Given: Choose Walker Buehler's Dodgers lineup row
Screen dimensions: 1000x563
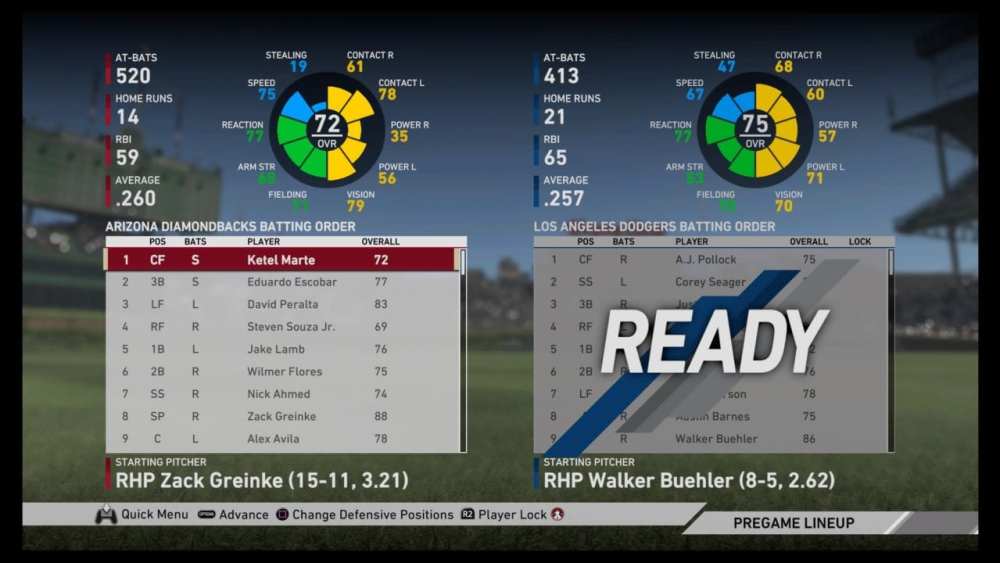Looking at the screenshot, I should [x=715, y=439].
